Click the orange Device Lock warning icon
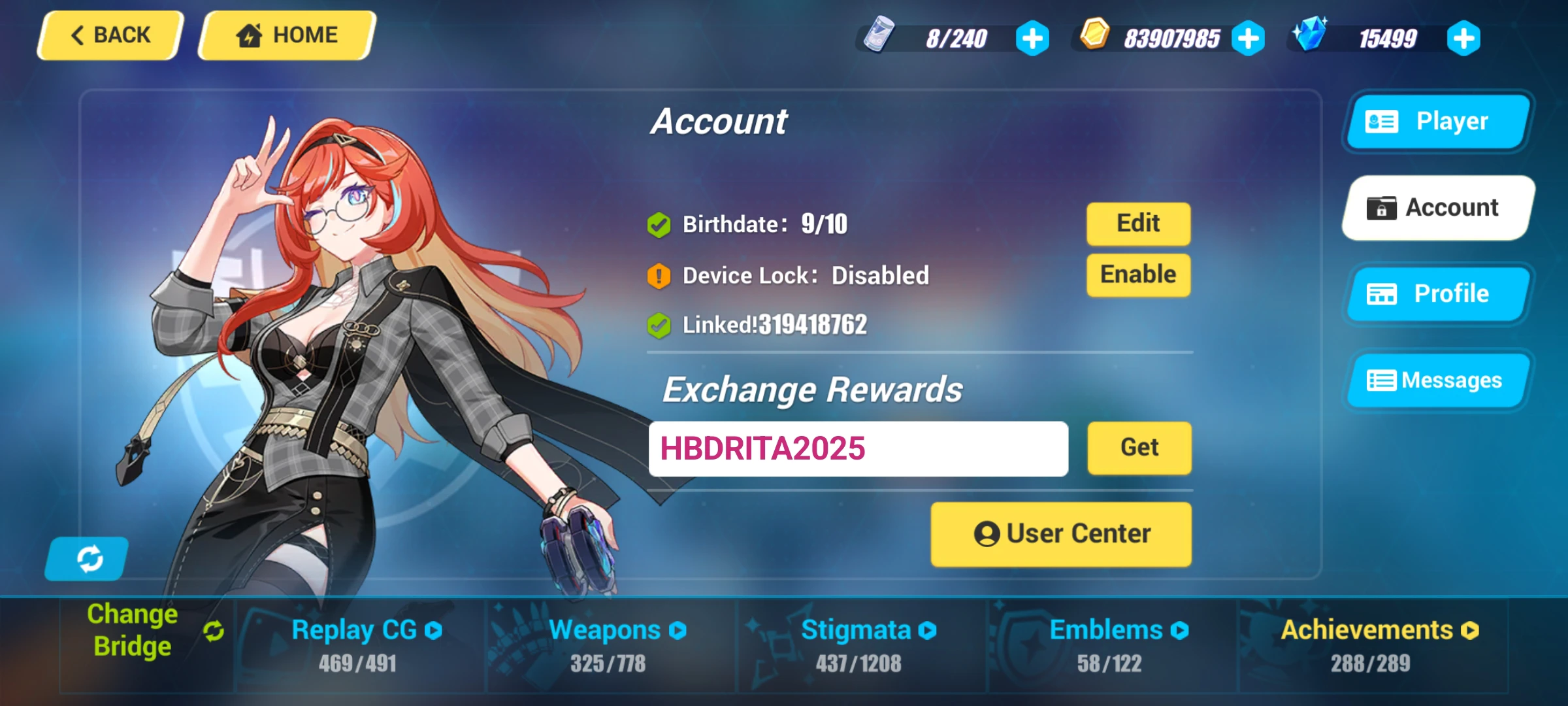This screenshot has width=1568, height=706. [659, 275]
